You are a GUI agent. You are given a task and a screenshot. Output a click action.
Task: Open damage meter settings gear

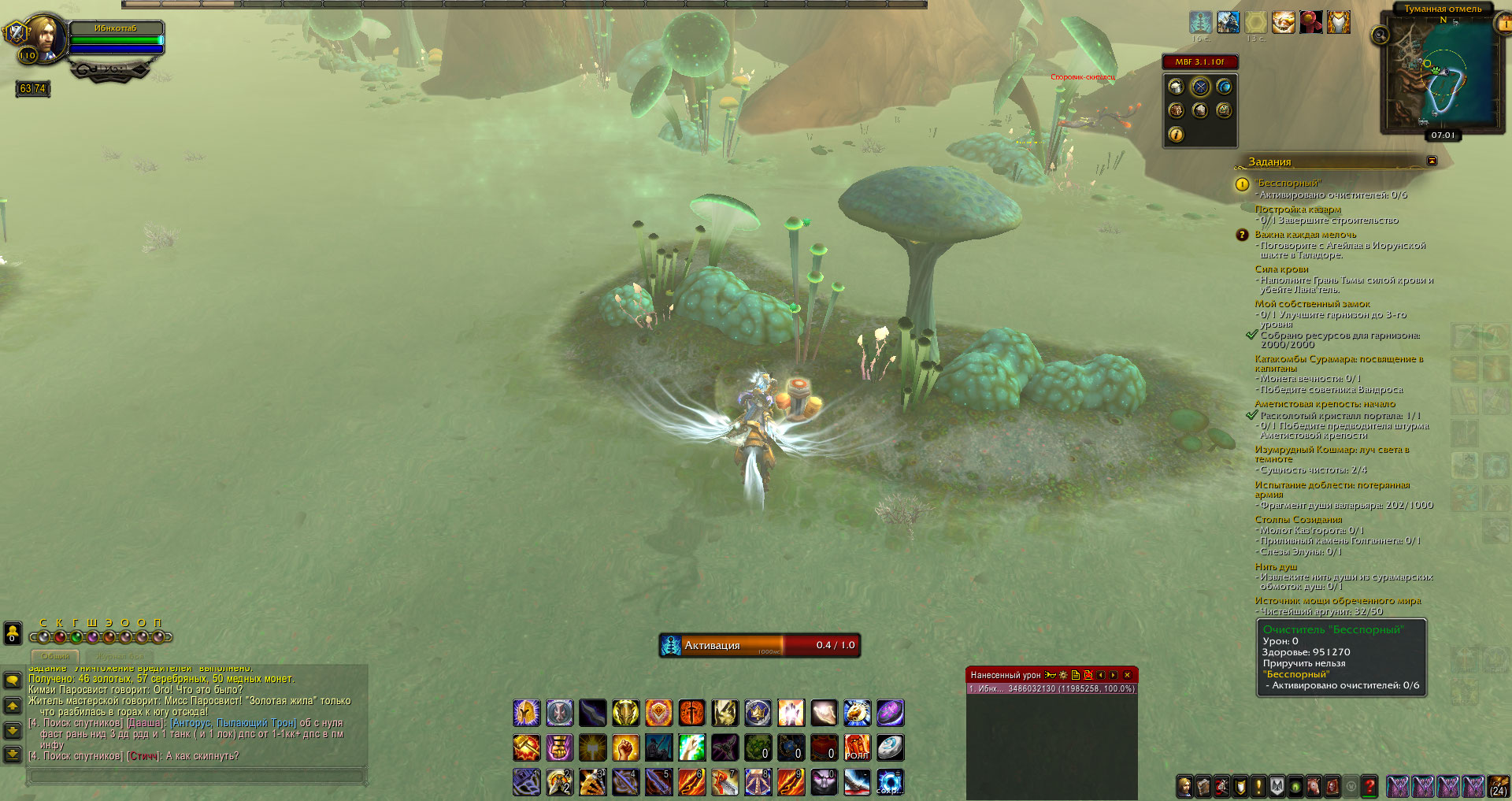click(x=1063, y=675)
